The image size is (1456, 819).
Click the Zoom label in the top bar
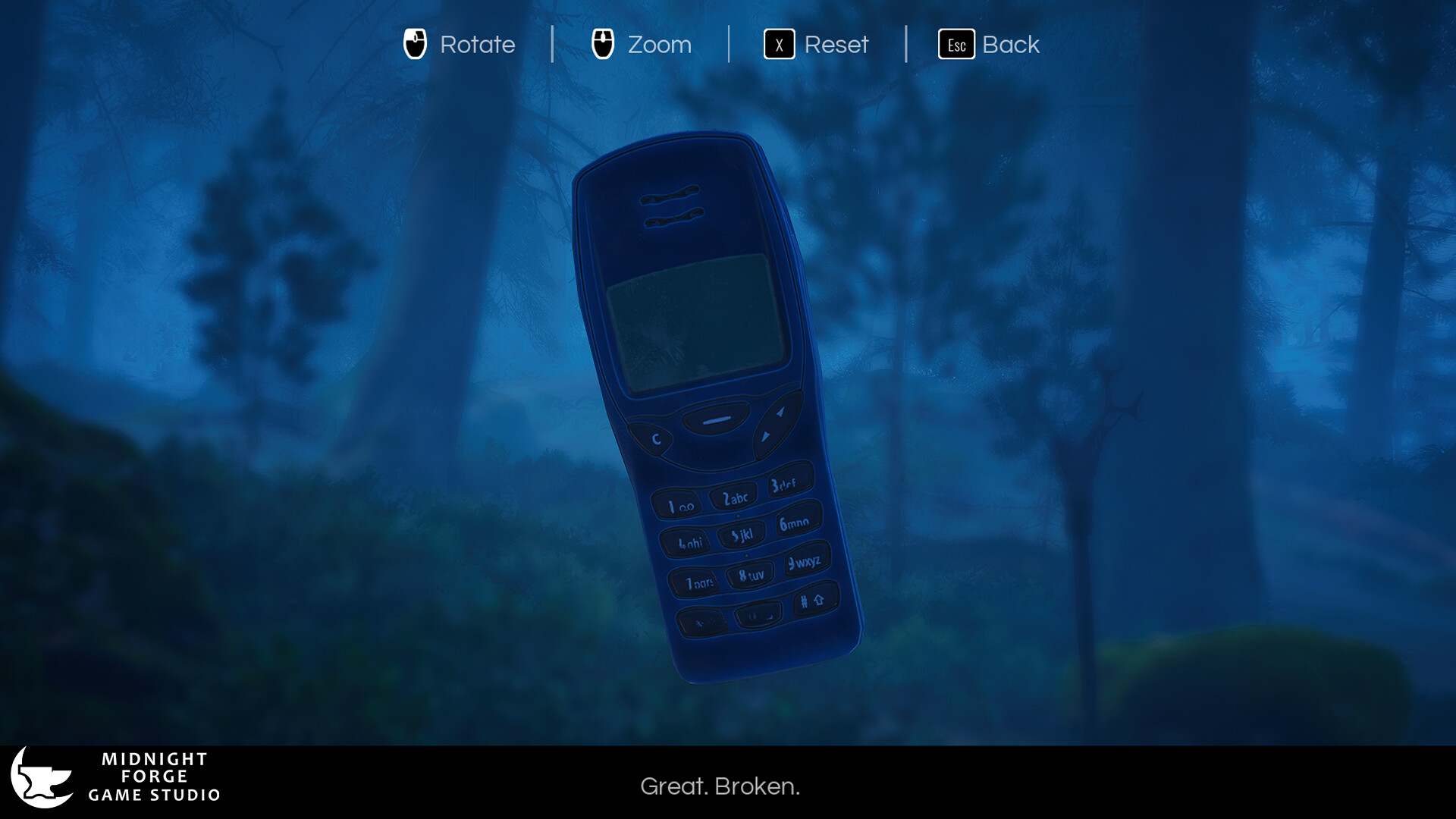tap(659, 45)
